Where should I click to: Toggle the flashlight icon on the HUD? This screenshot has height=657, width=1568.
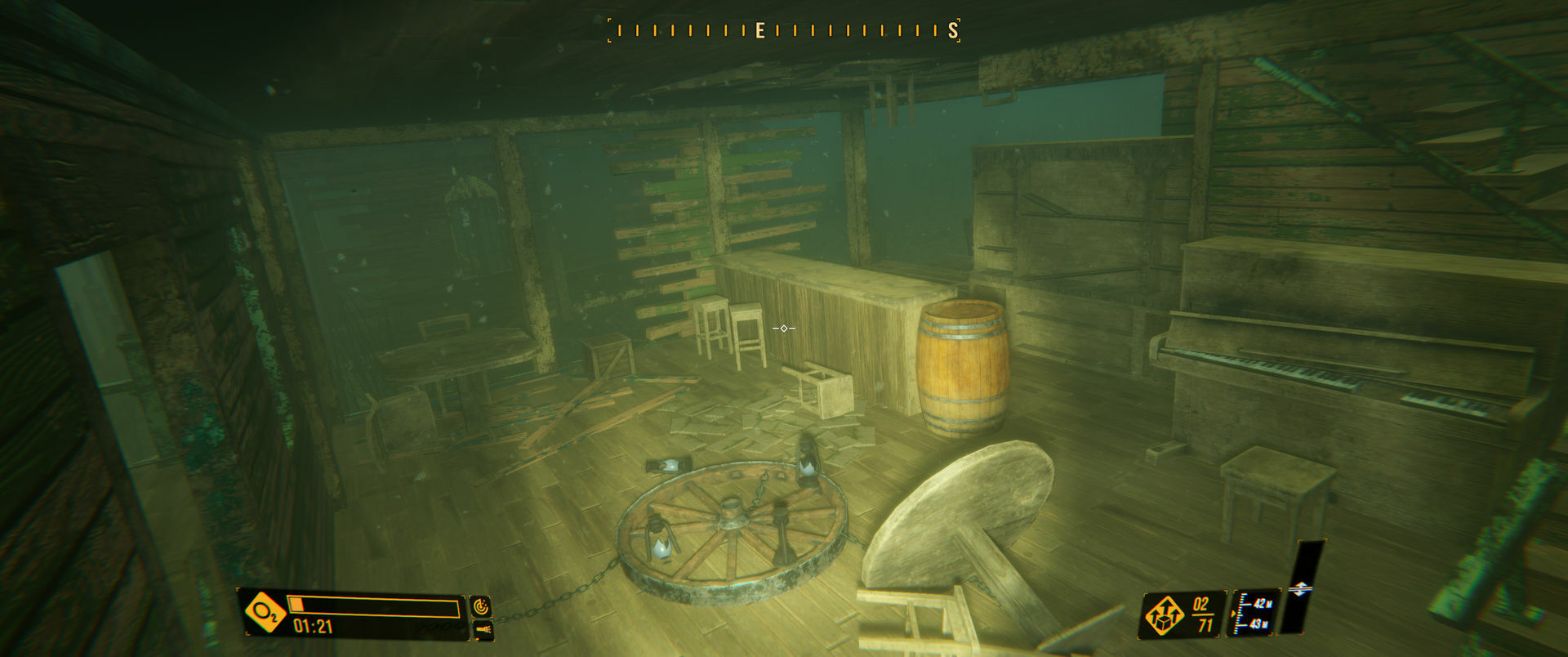(483, 628)
